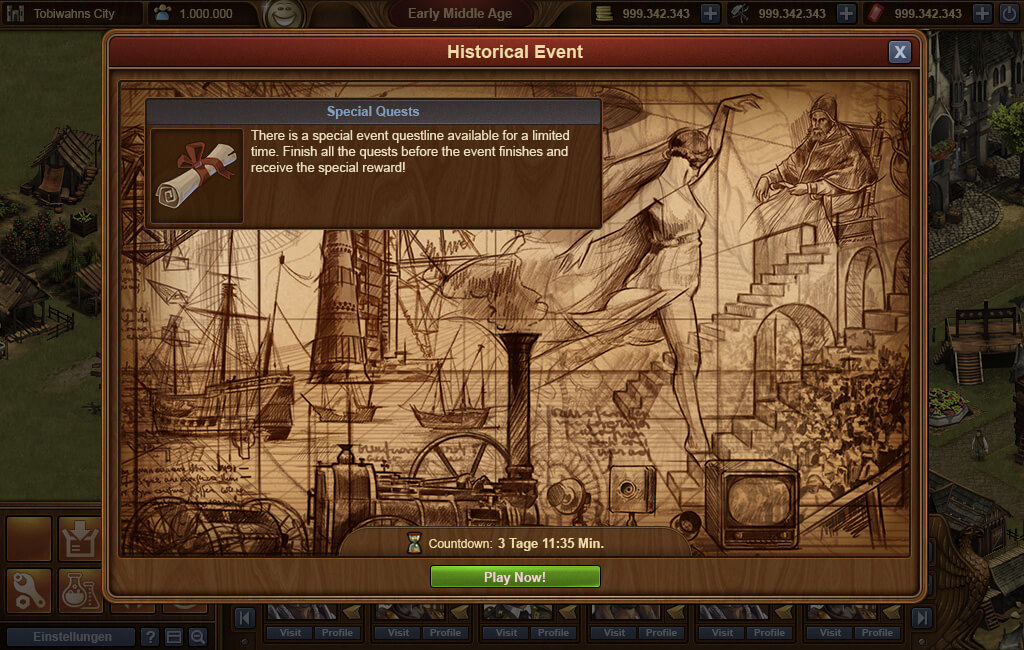Zoom out with the magnifier icon
Viewport: 1024px width, 650px height.
[x=198, y=637]
